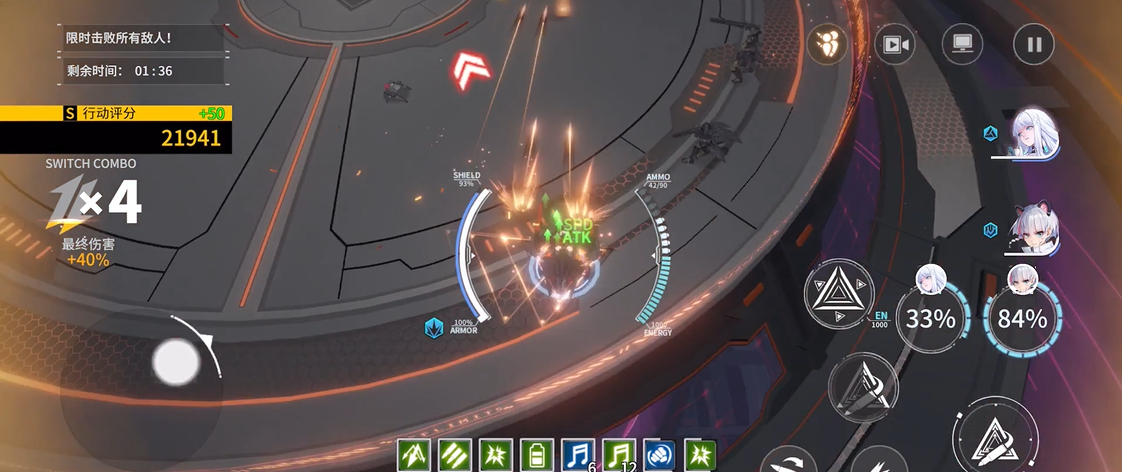
Task: Inspect the battery buff icon
Action: click(x=537, y=455)
